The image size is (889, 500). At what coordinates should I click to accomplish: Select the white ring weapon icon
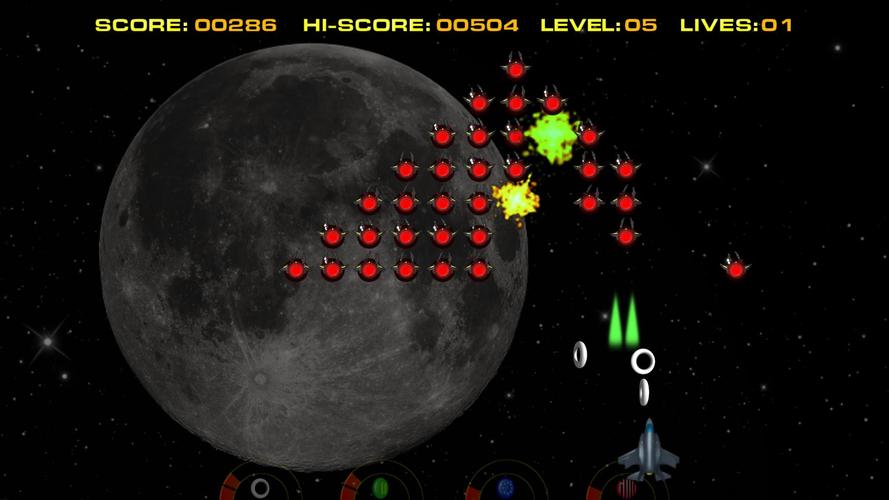[260, 488]
